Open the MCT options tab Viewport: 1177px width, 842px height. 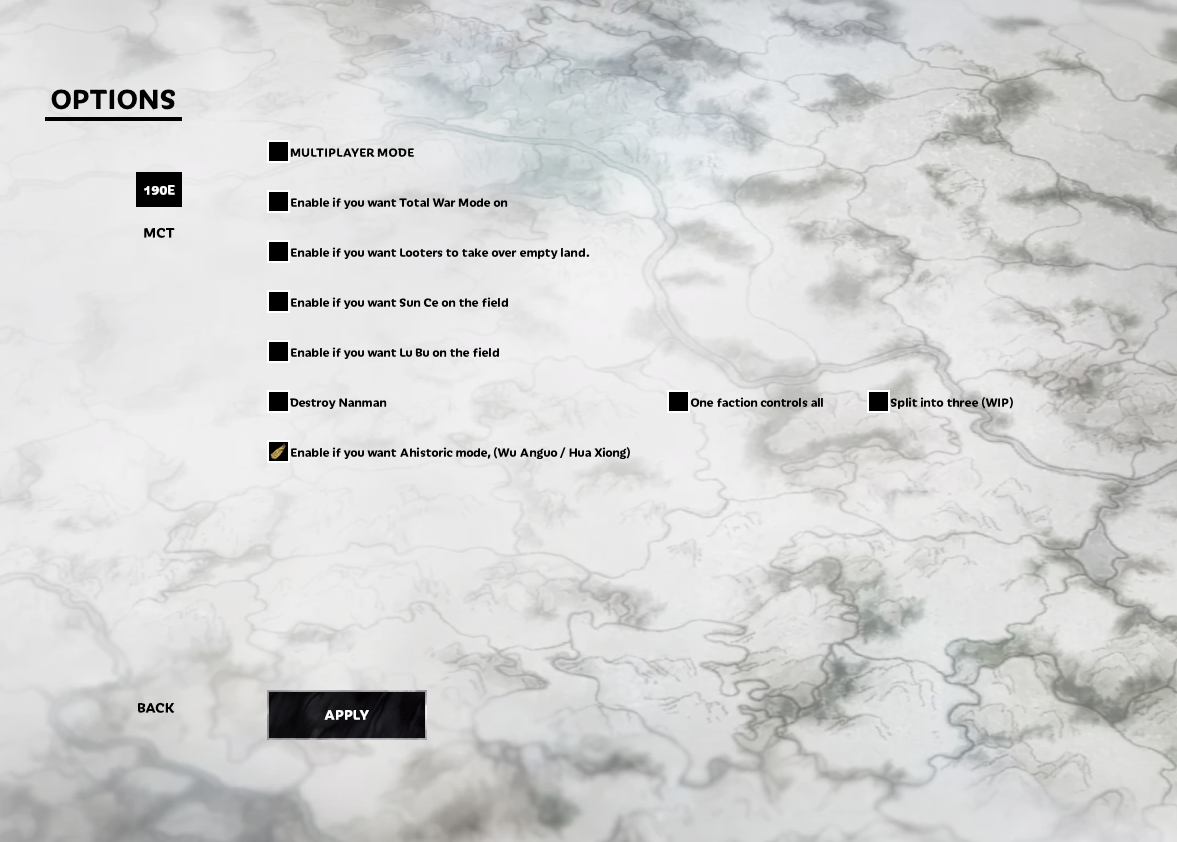[x=159, y=233]
